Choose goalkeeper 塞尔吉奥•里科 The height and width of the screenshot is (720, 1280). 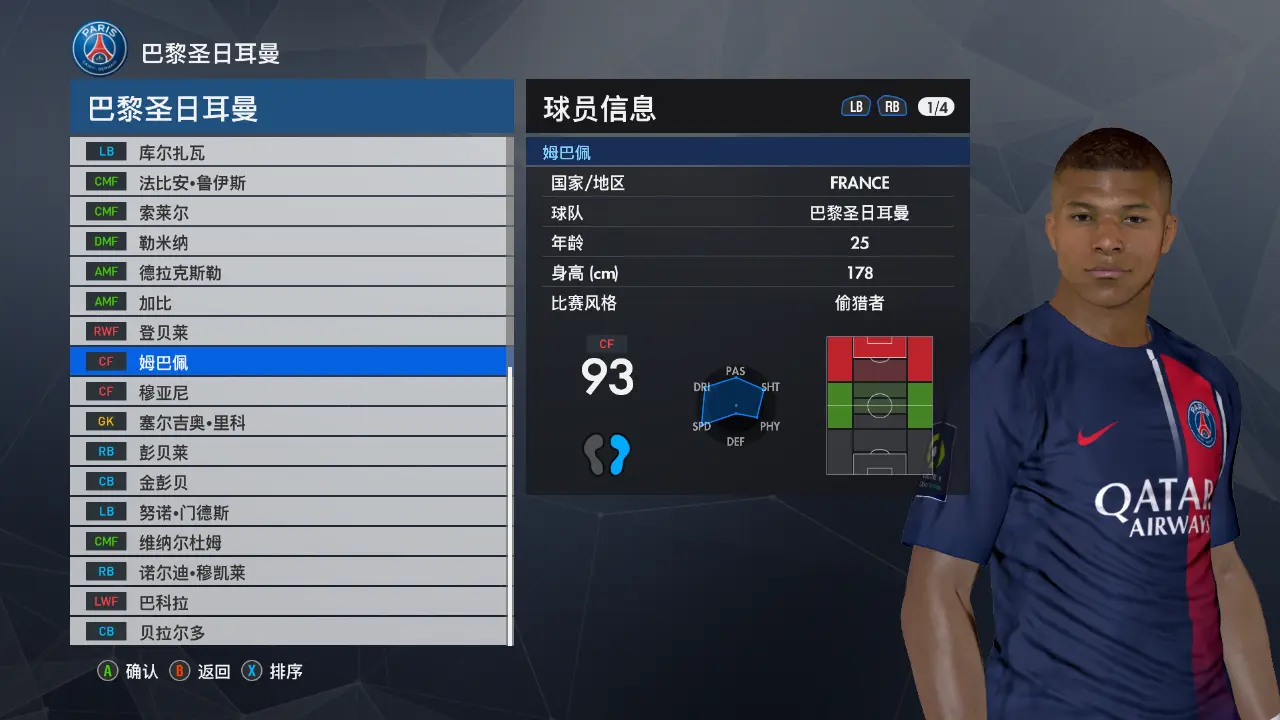290,422
